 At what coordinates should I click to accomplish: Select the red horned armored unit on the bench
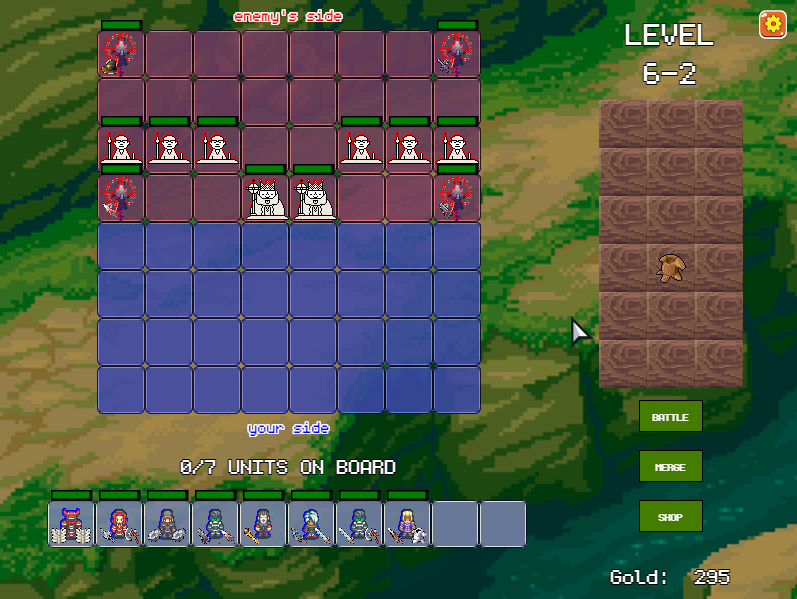71,524
